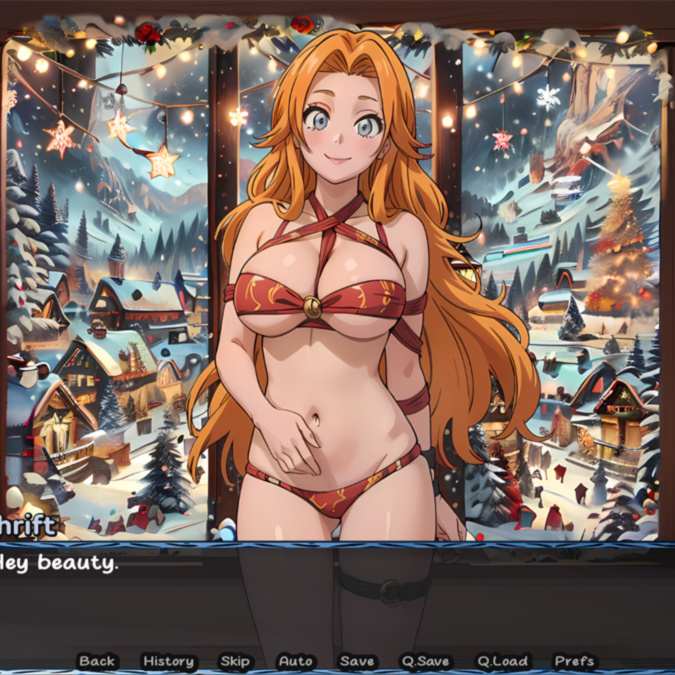Open the dialogue History log
This screenshot has height=675, width=675.
click(168, 661)
